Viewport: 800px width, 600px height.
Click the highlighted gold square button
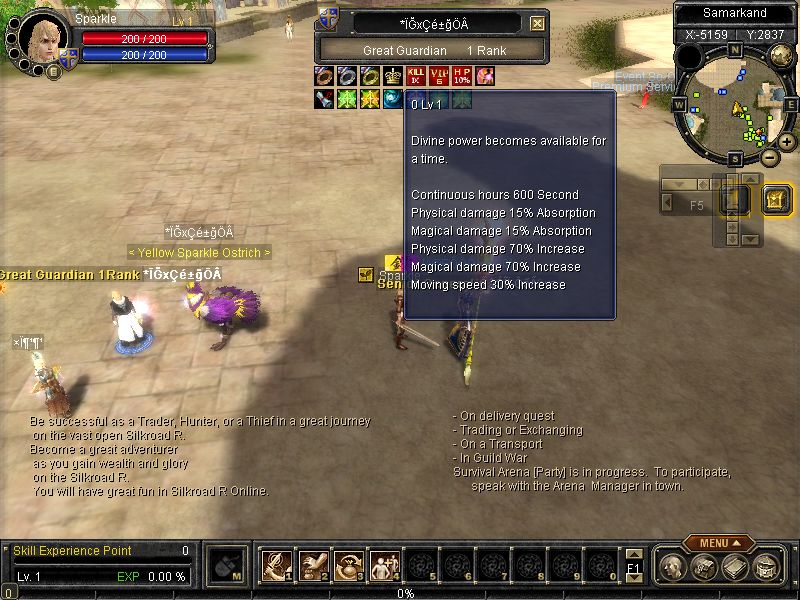[777, 200]
